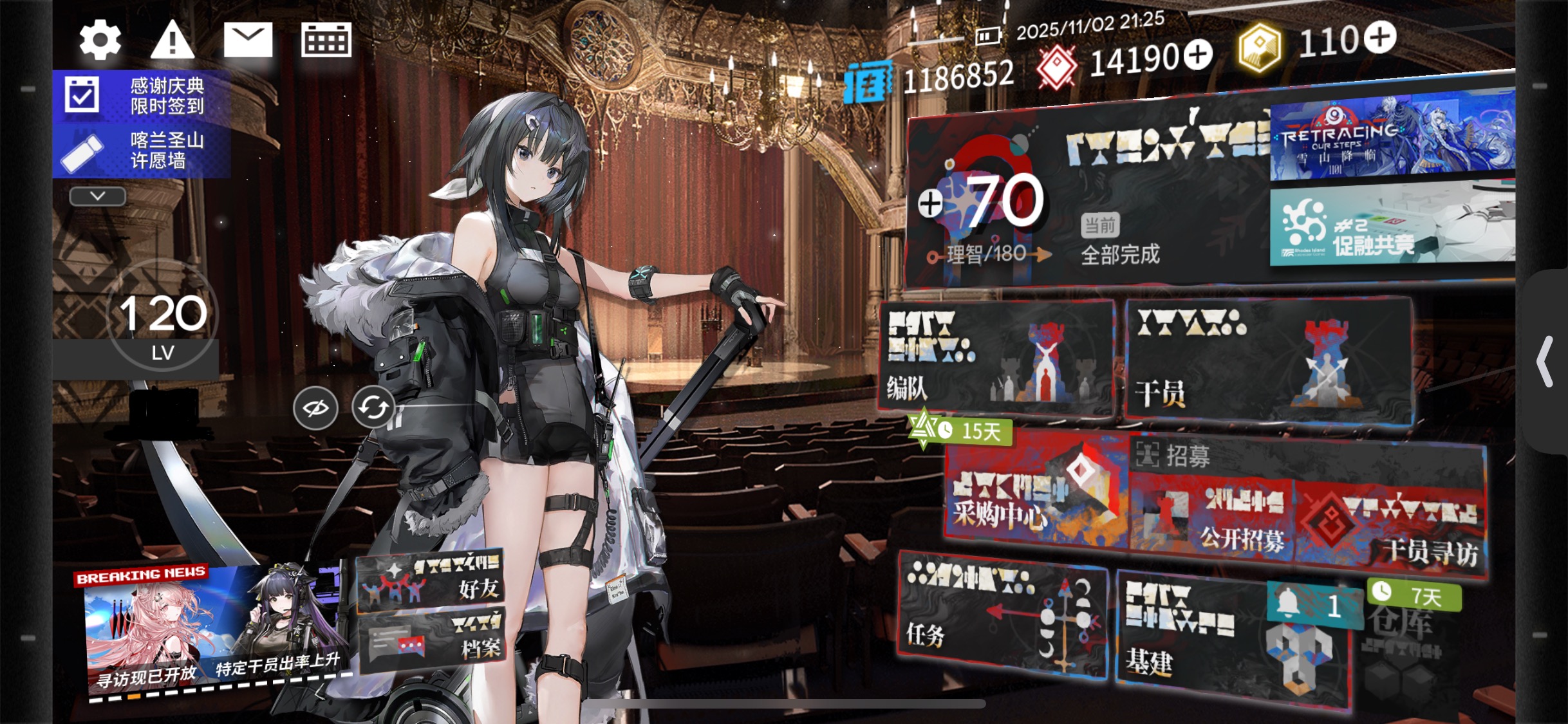The width and height of the screenshot is (1568, 724).
Task: Add Originium using the plus beside 14190
Action: click(x=1197, y=55)
